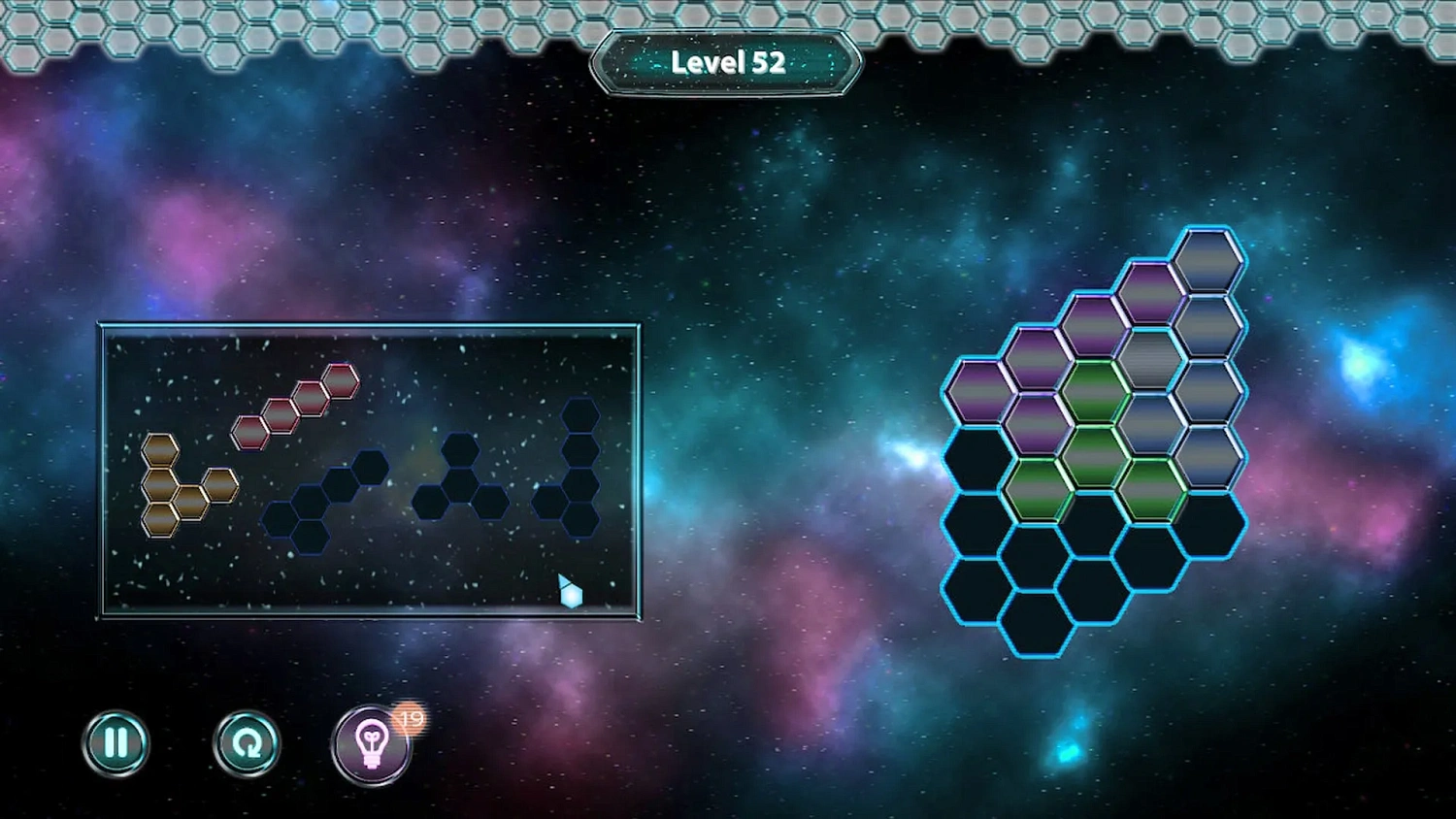Click the pause icon at bottom left

coord(116,742)
